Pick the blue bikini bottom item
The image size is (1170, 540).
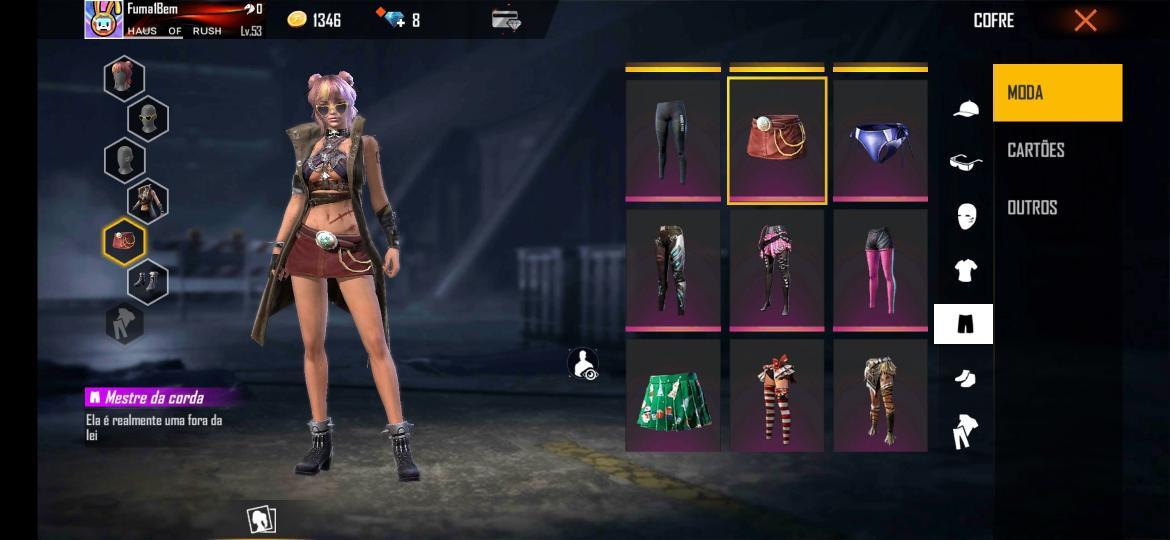coord(880,141)
